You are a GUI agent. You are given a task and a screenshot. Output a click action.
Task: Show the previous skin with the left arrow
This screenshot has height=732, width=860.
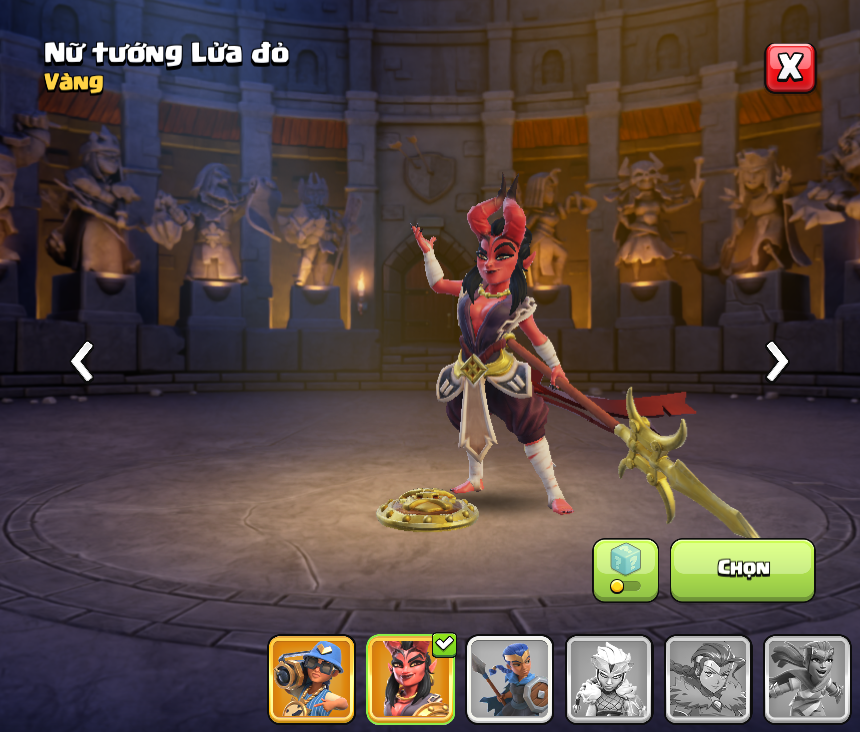pyautogui.click(x=82, y=361)
